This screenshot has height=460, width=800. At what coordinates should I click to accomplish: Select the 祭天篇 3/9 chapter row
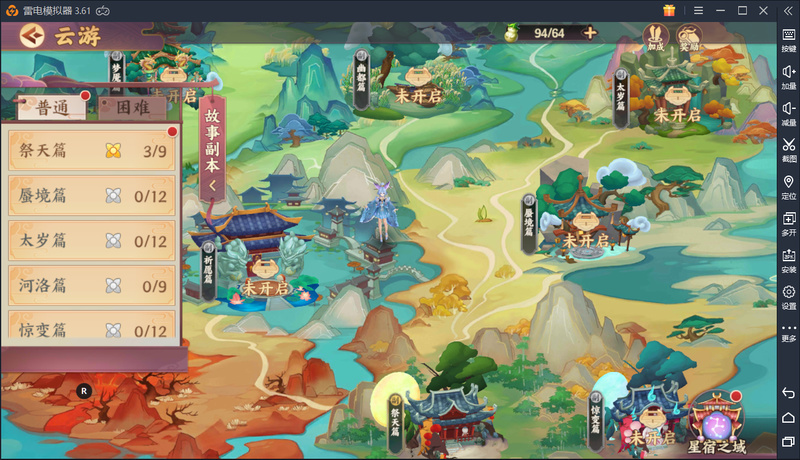tap(92, 151)
